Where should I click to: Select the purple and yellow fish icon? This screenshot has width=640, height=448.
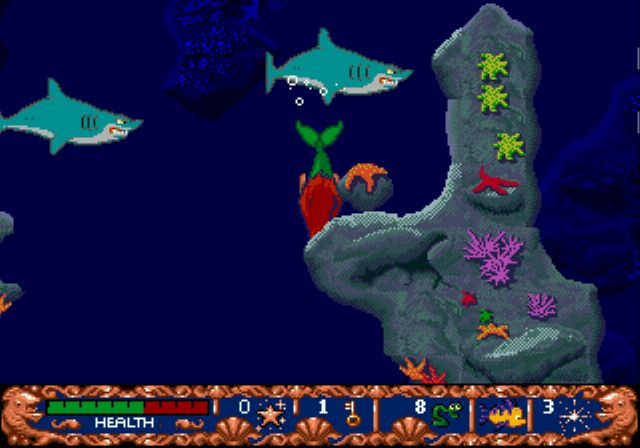click(x=497, y=413)
